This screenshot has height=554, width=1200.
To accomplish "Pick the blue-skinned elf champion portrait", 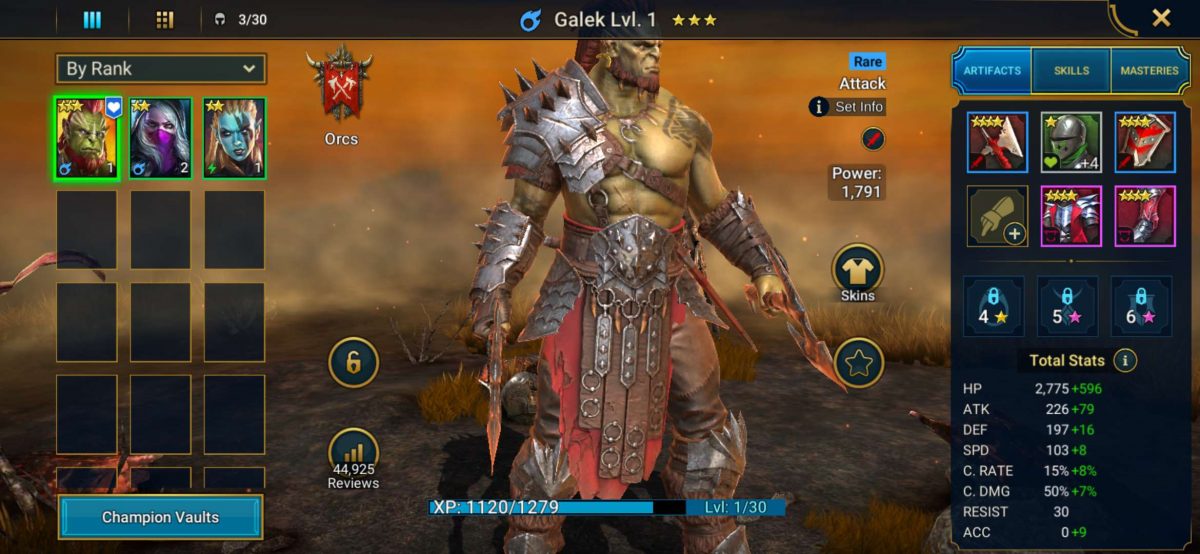I will [x=234, y=139].
